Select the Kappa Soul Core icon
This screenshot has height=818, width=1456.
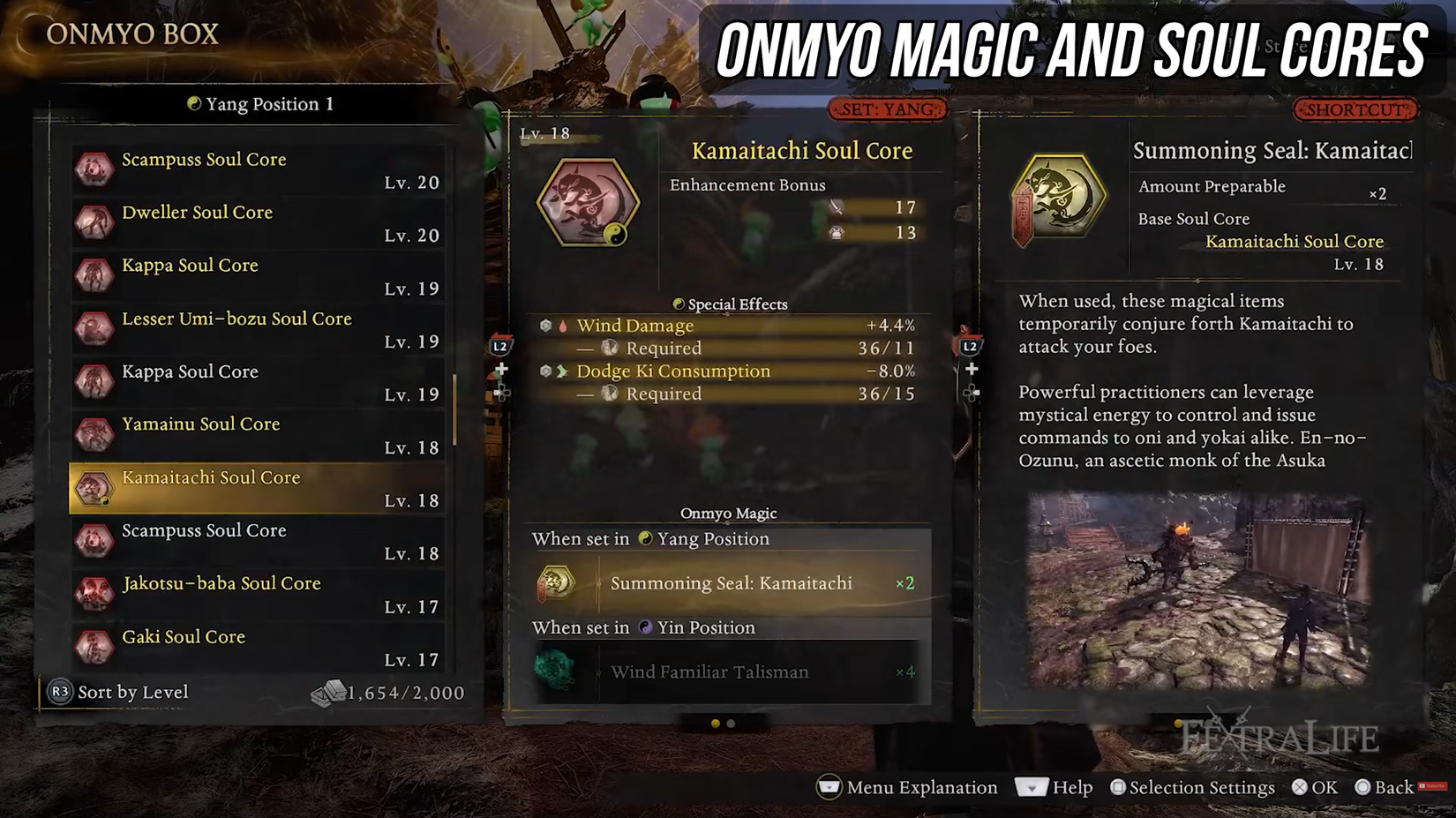point(94,276)
